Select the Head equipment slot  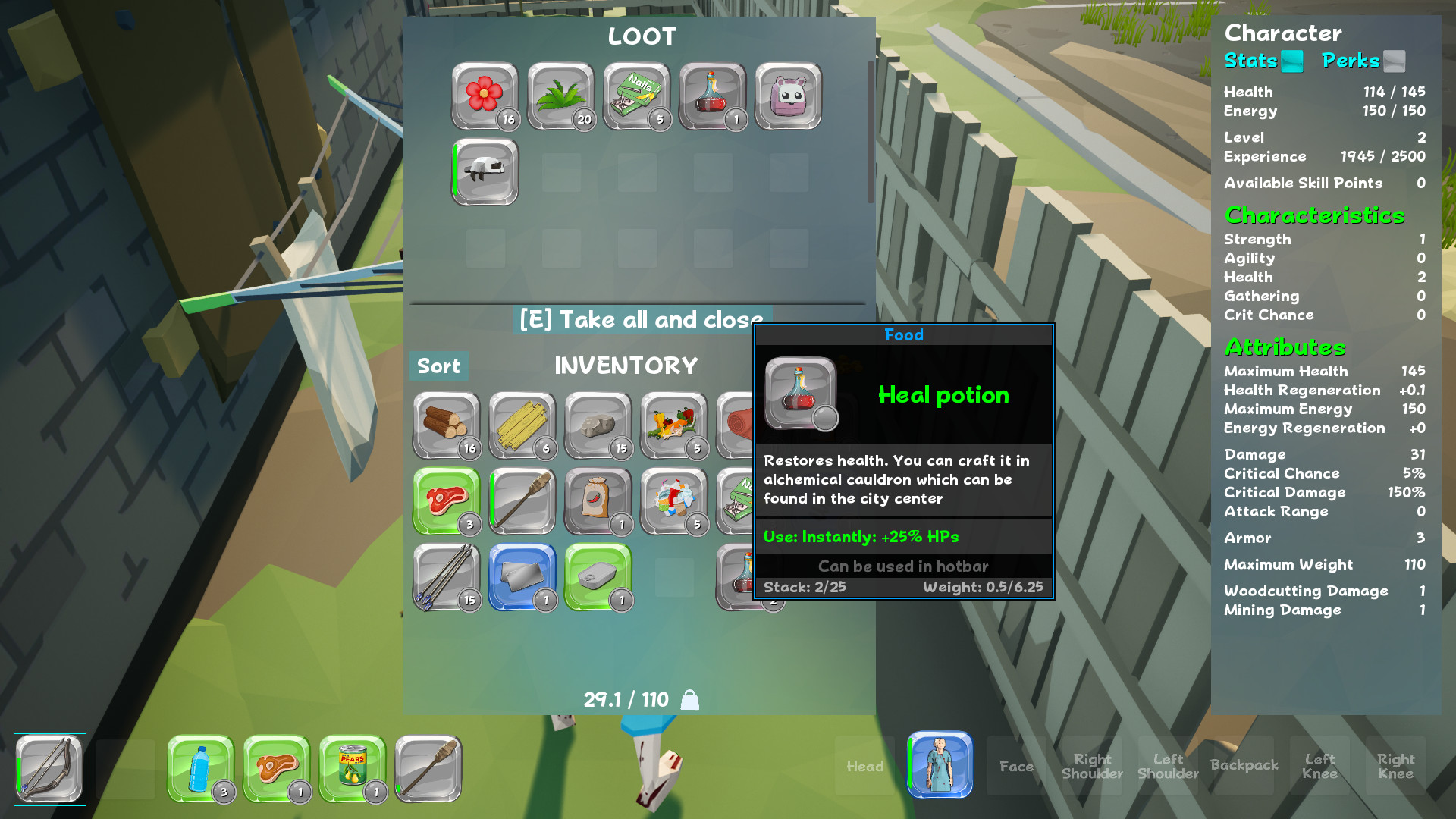tap(864, 766)
